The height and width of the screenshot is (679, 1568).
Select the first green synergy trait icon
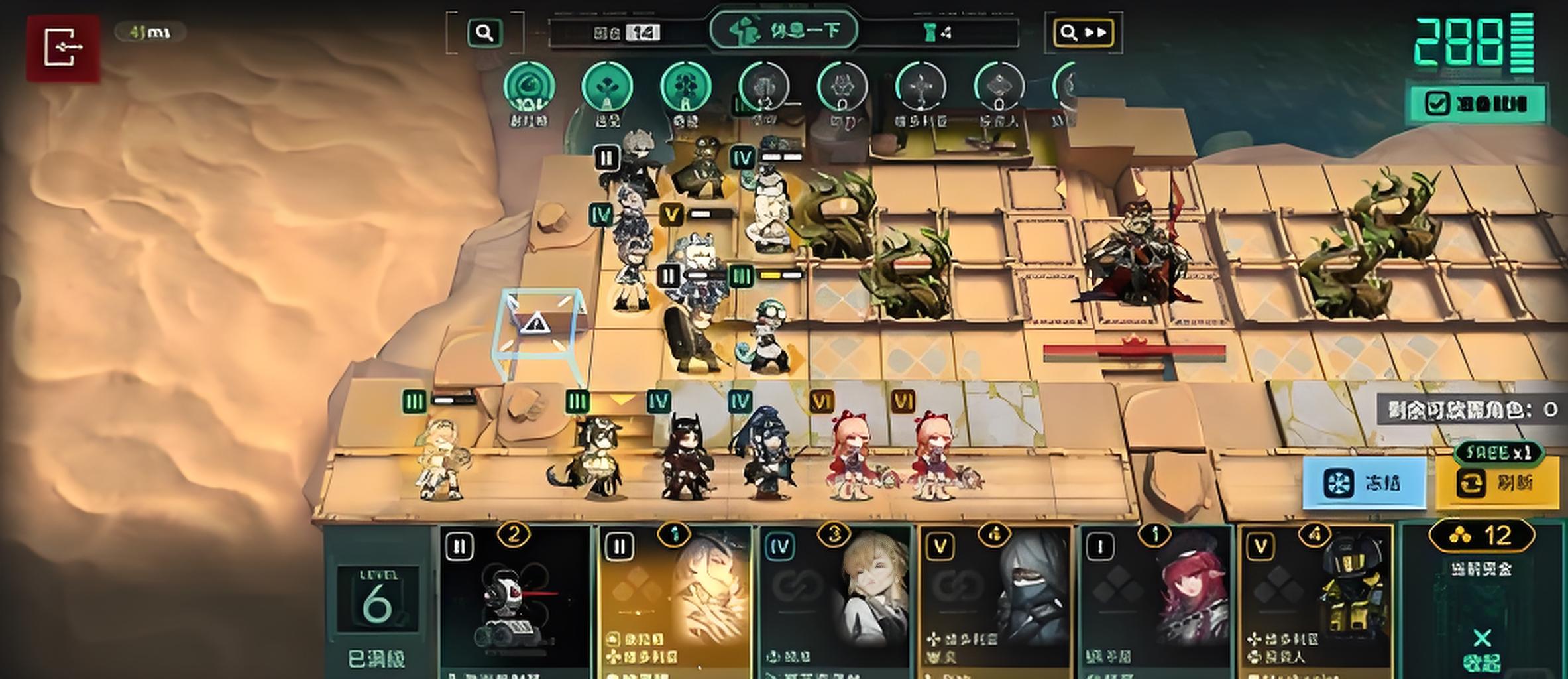click(528, 87)
